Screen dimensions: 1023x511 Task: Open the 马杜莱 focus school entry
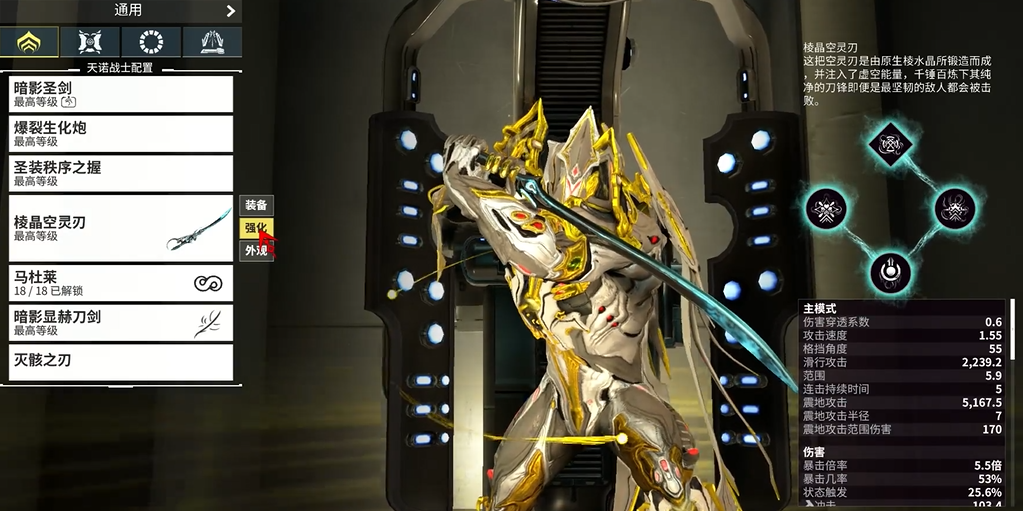point(121,283)
